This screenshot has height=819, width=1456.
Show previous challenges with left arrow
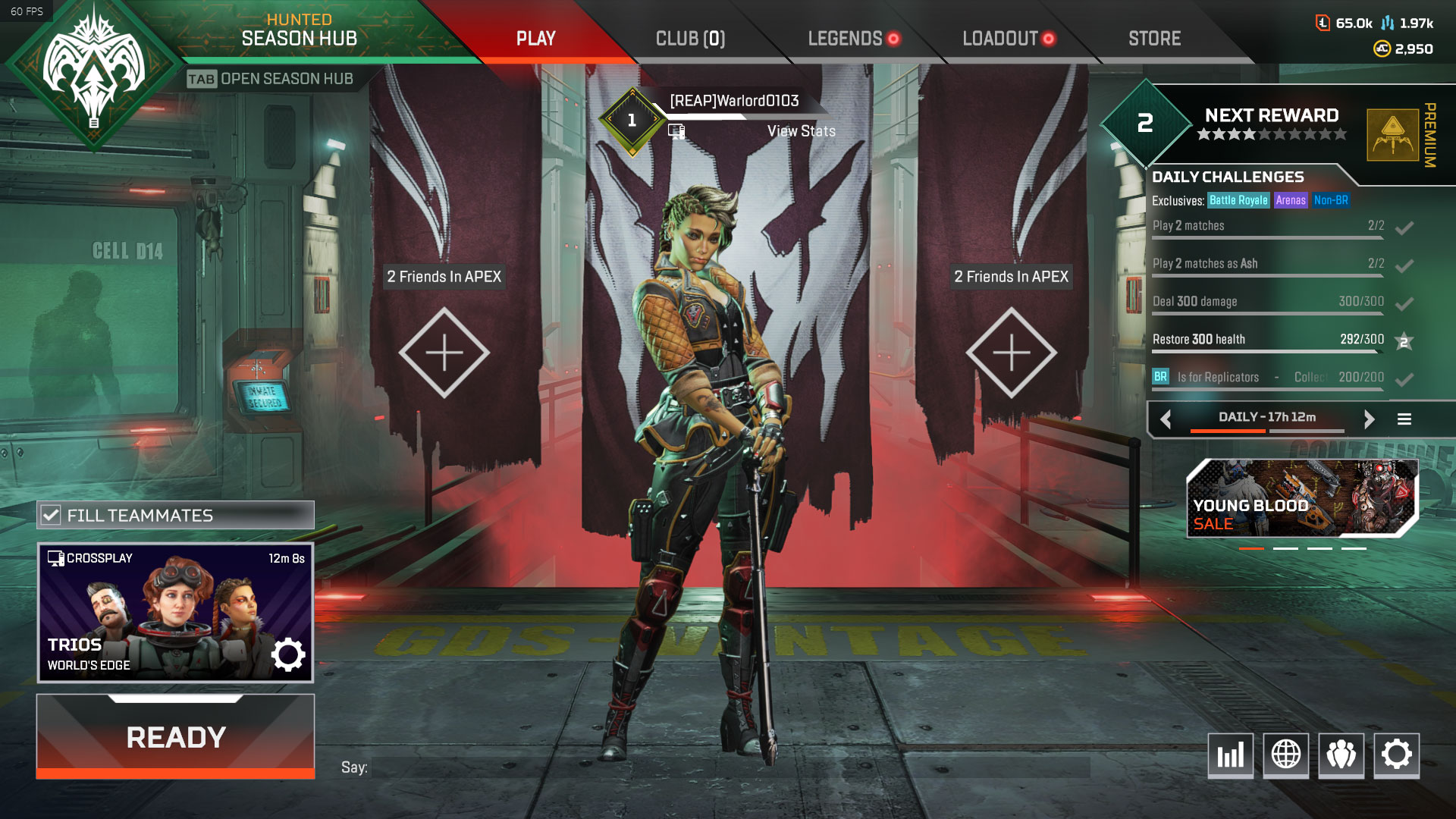(1166, 419)
